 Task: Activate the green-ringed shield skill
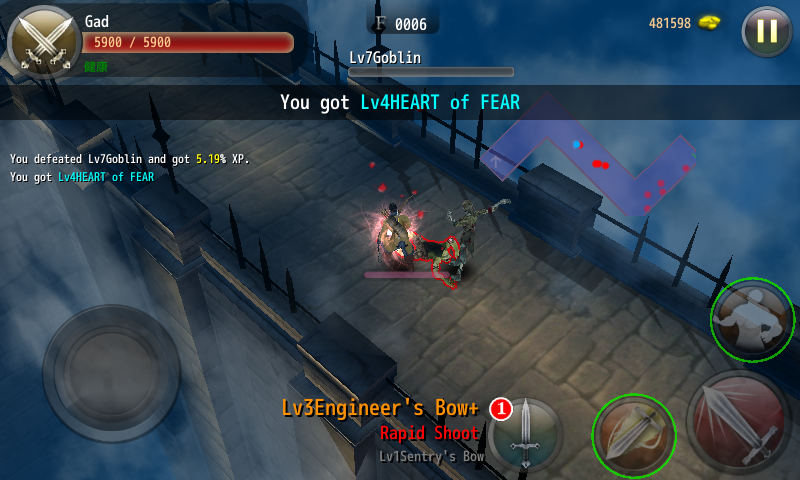(x=634, y=435)
